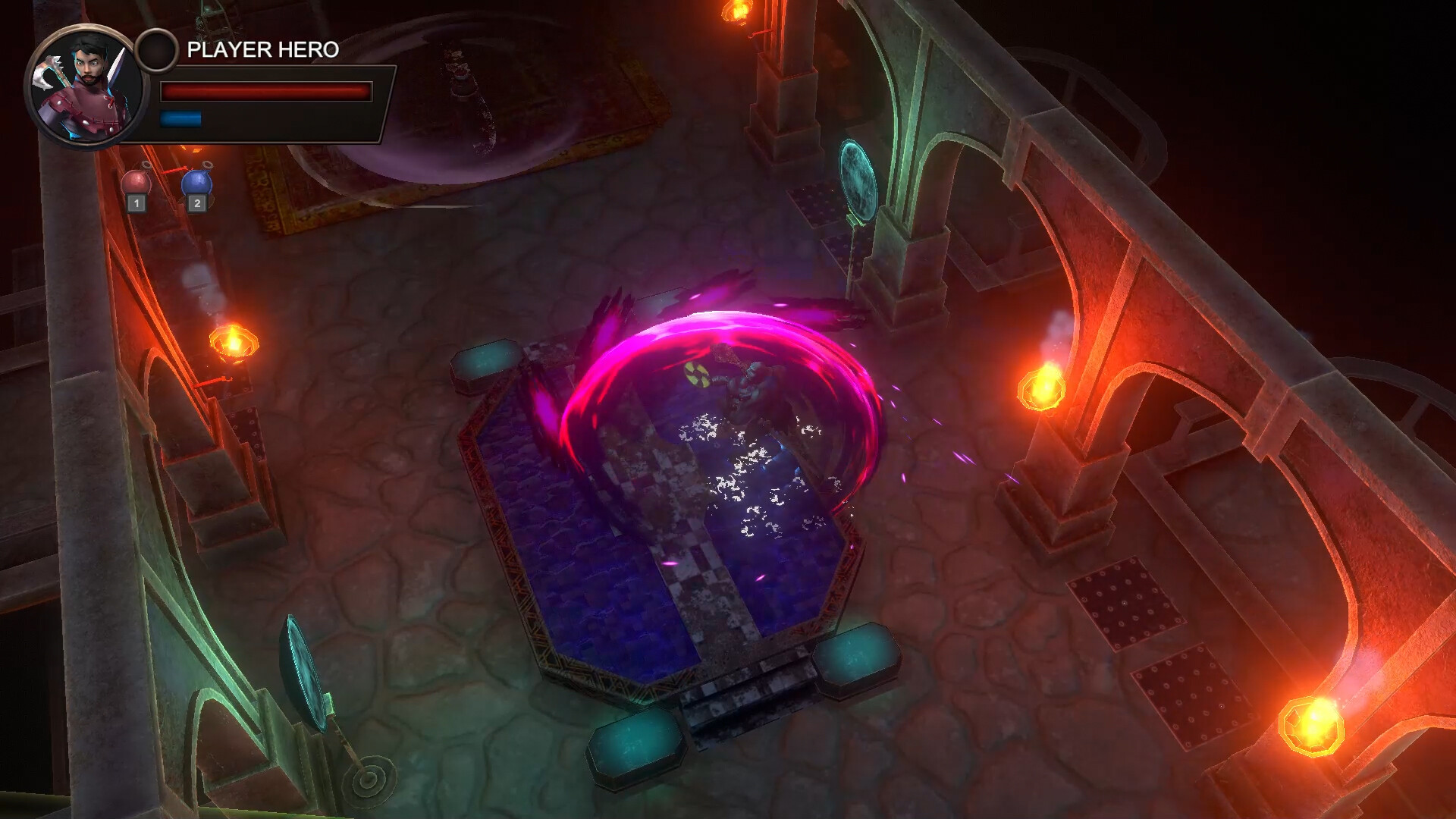1456x819 pixels.
Task: Click the hotkey label under the blue potion
Action: tap(196, 203)
